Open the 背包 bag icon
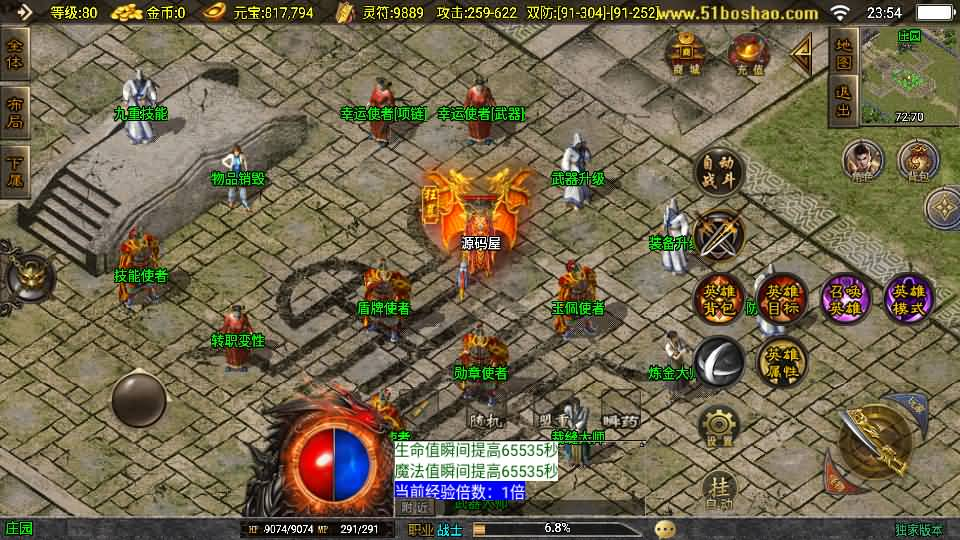 917,160
